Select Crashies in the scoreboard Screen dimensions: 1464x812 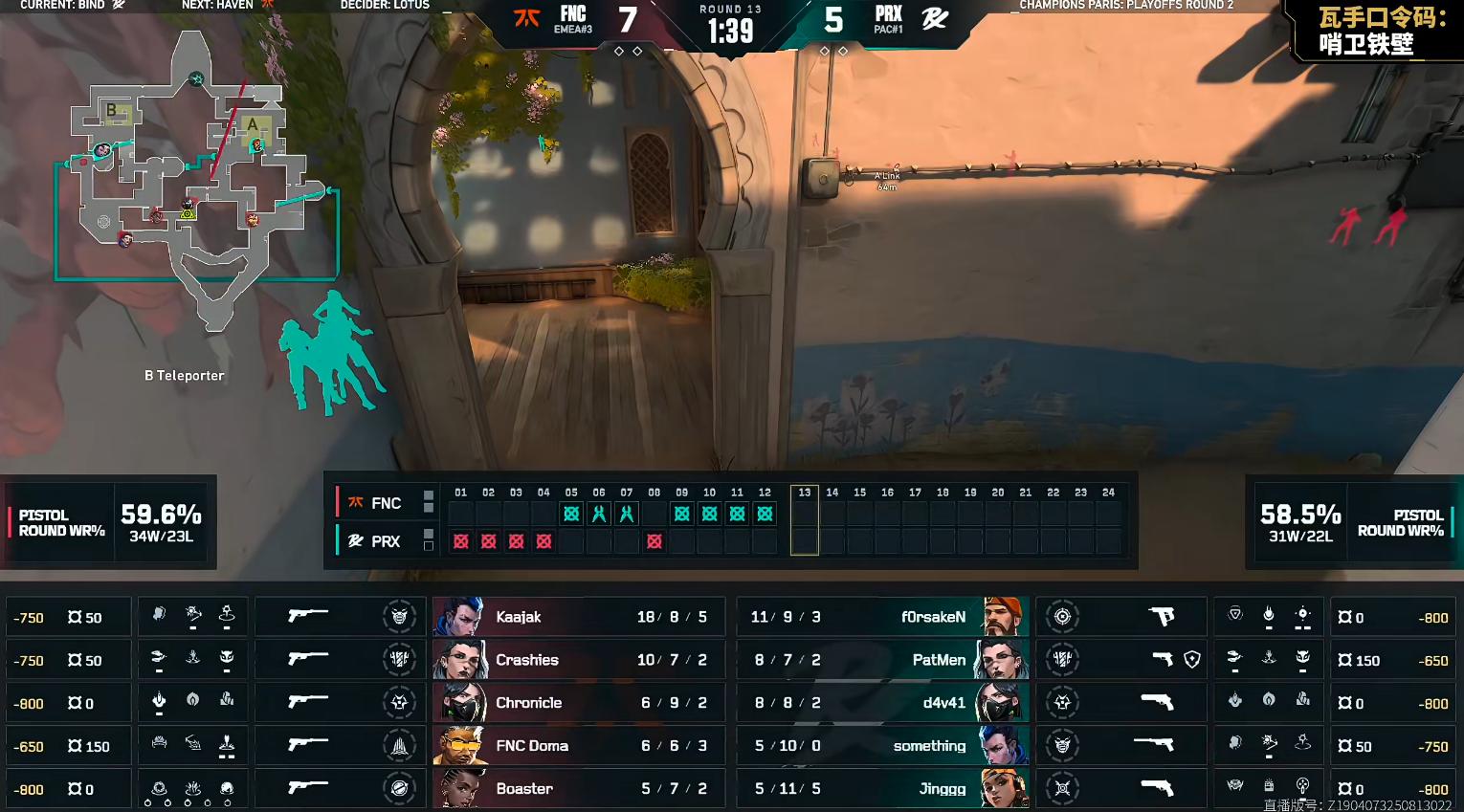tap(578, 660)
